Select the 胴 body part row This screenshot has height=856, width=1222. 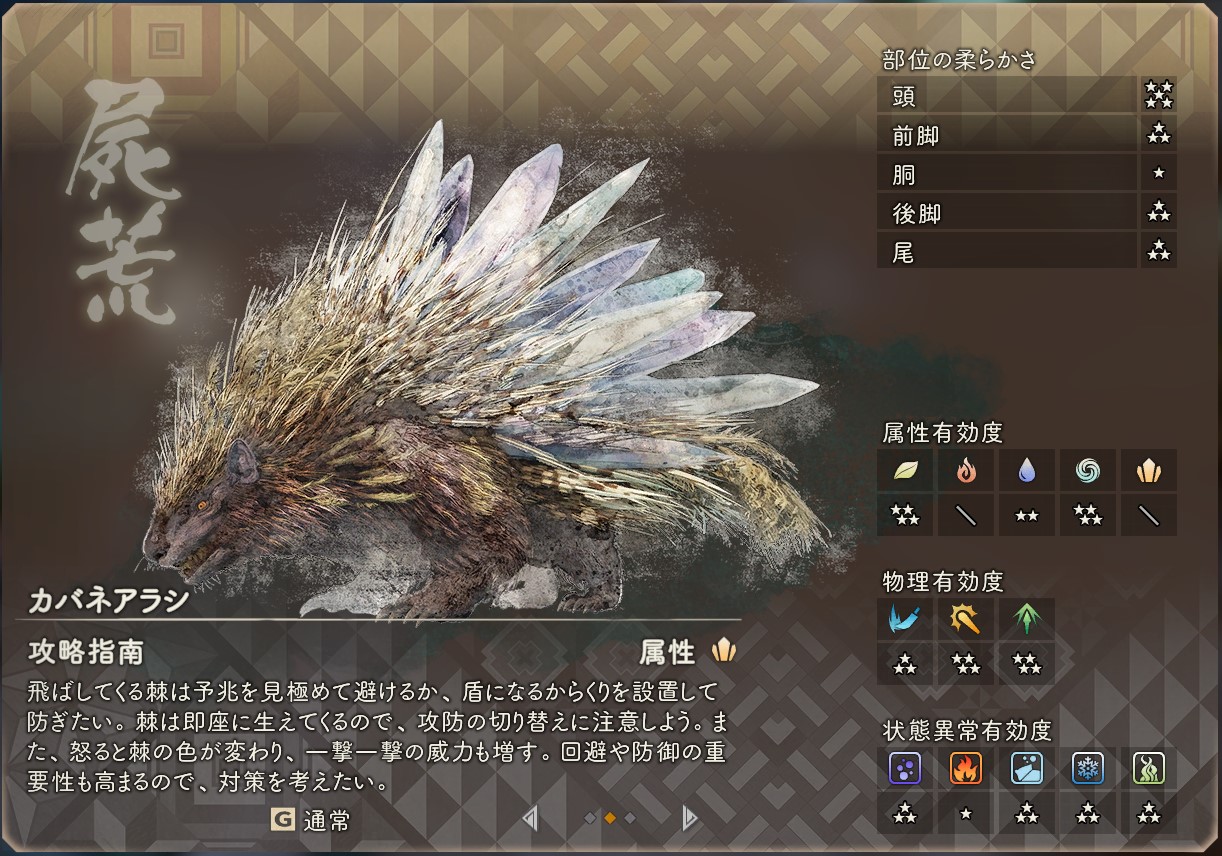(x=1007, y=174)
